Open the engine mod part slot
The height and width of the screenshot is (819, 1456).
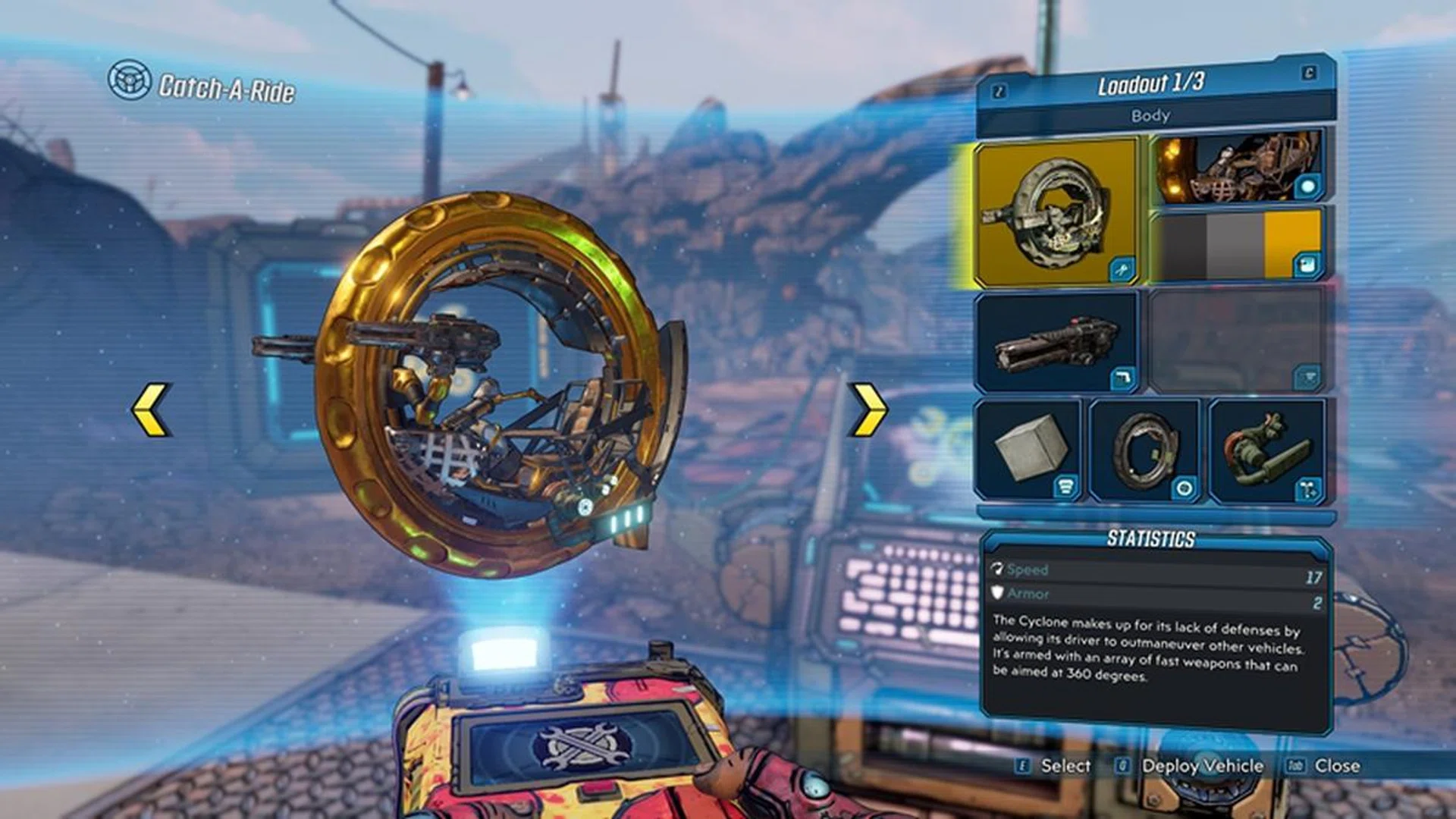pos(1266,450)
